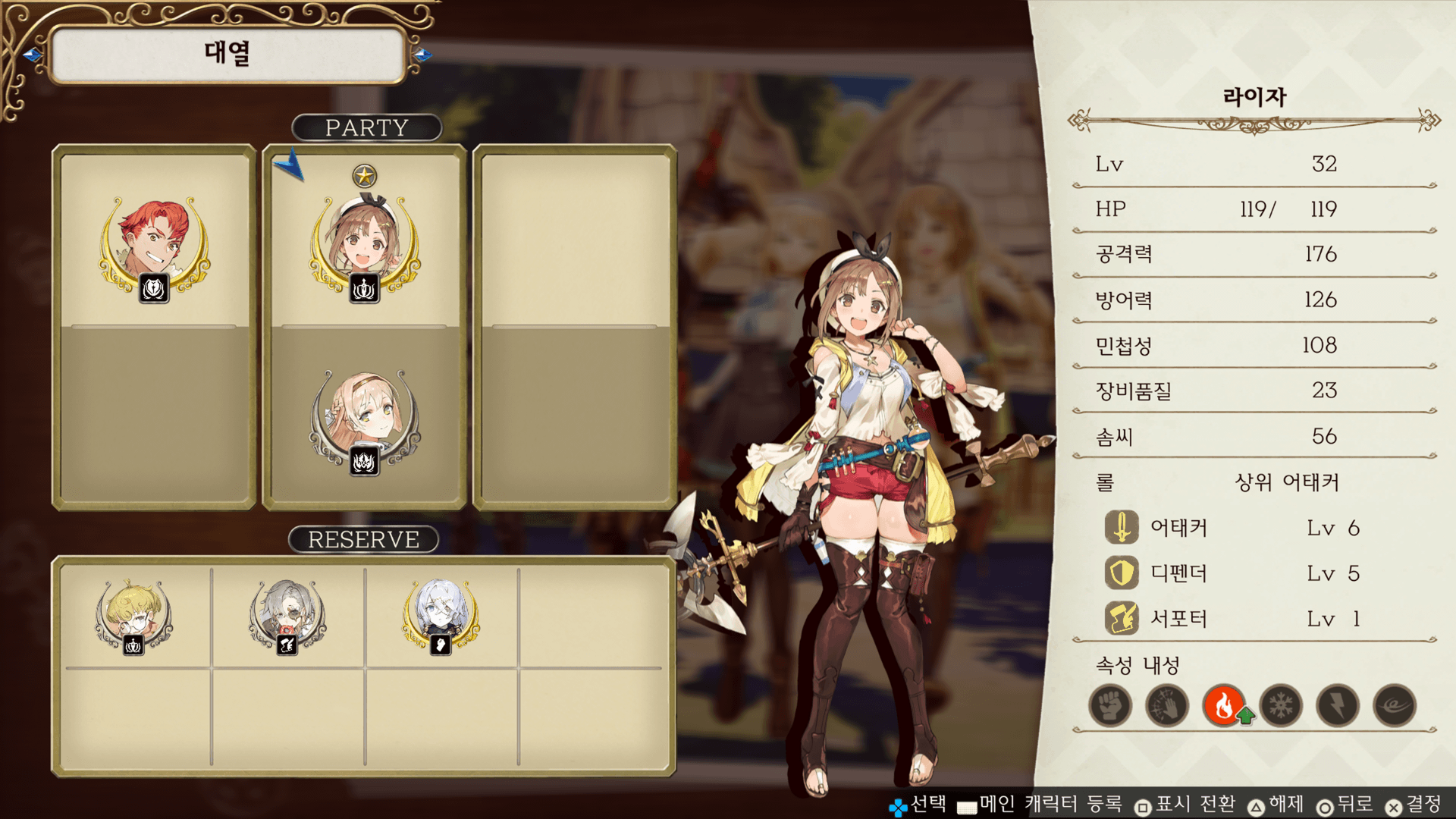Click the ice snowflake resistance icon

click(x=1281, y=706)
